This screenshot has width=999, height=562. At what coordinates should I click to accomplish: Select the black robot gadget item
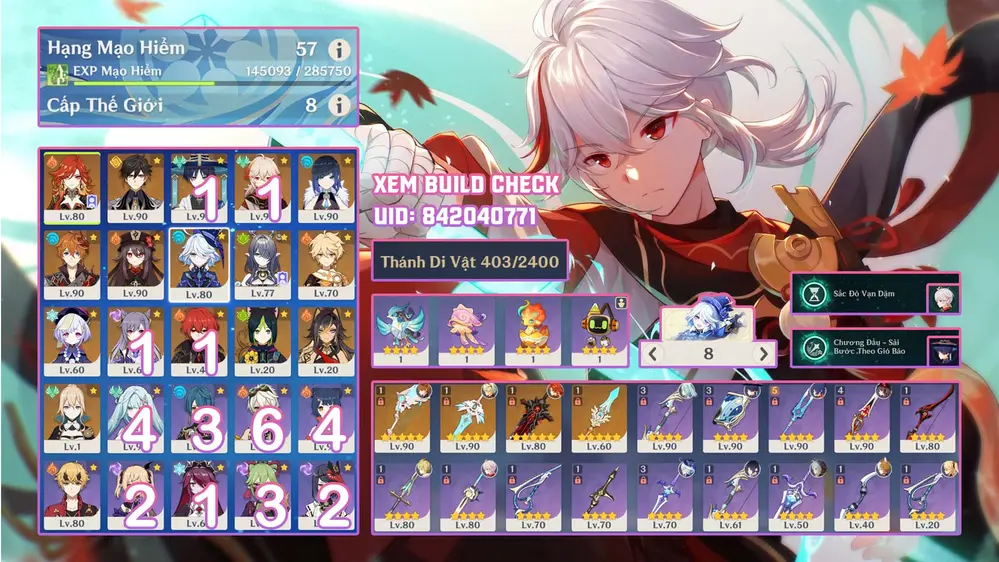point(597,328)
